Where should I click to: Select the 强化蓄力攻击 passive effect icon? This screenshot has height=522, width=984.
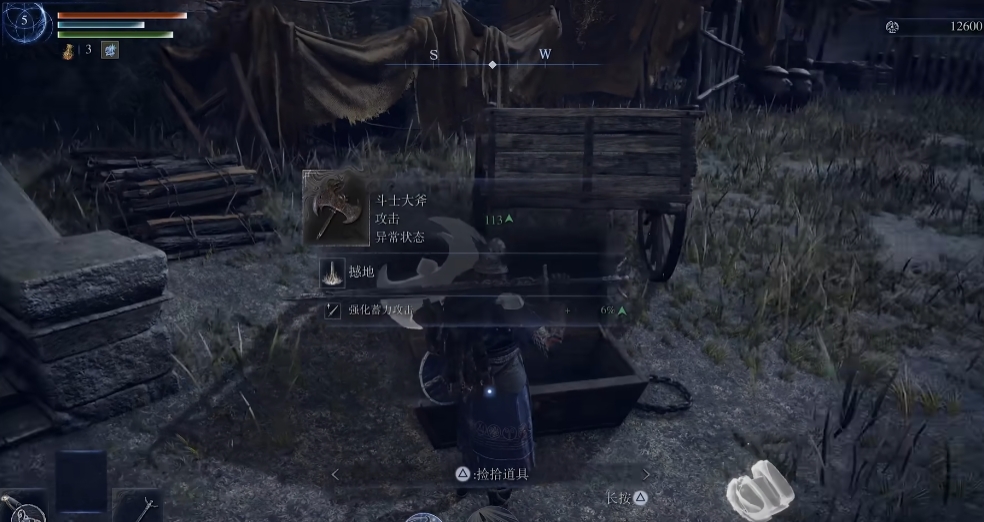[333, 311]
